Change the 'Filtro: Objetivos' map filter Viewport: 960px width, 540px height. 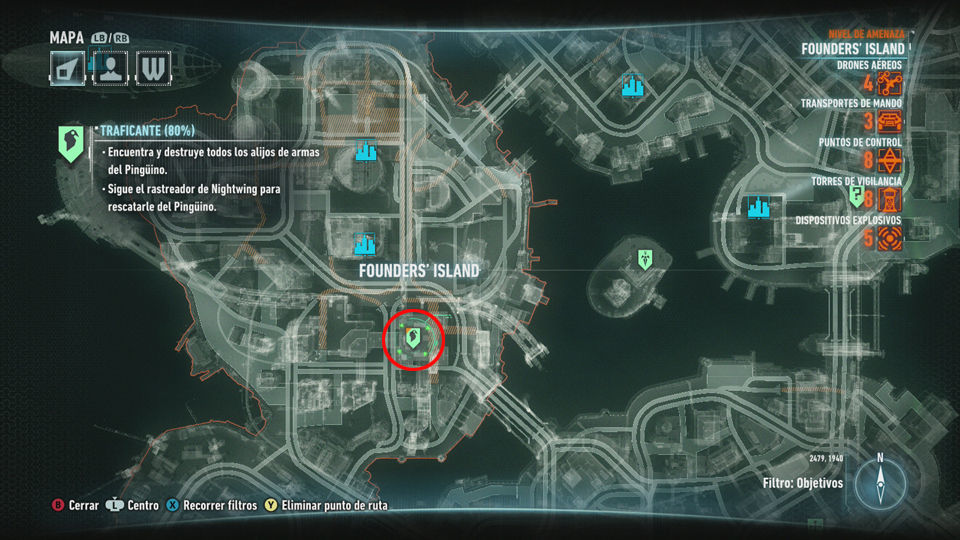802,483
